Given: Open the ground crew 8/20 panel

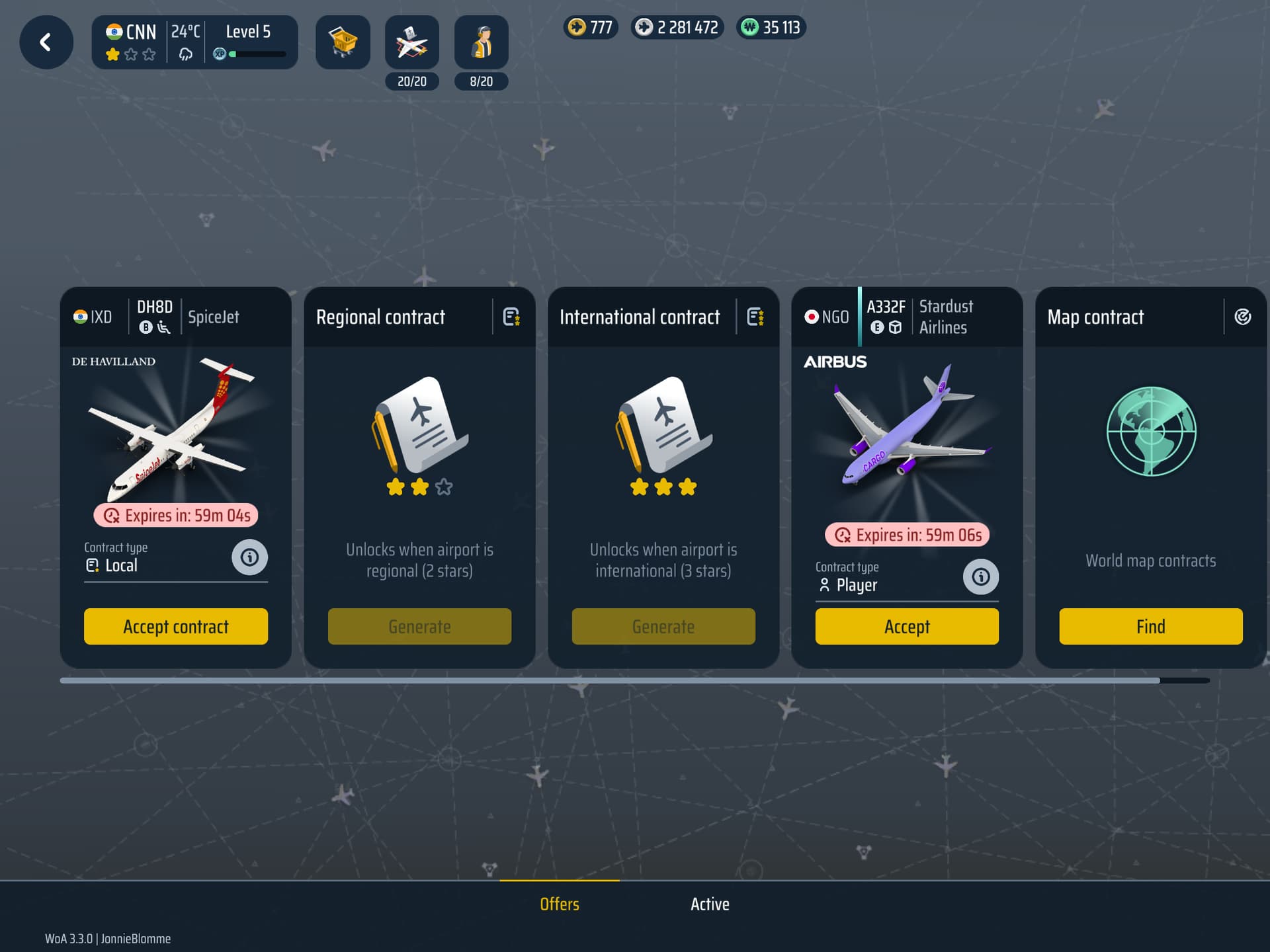Looking at the screenshot, I should 482,43.
